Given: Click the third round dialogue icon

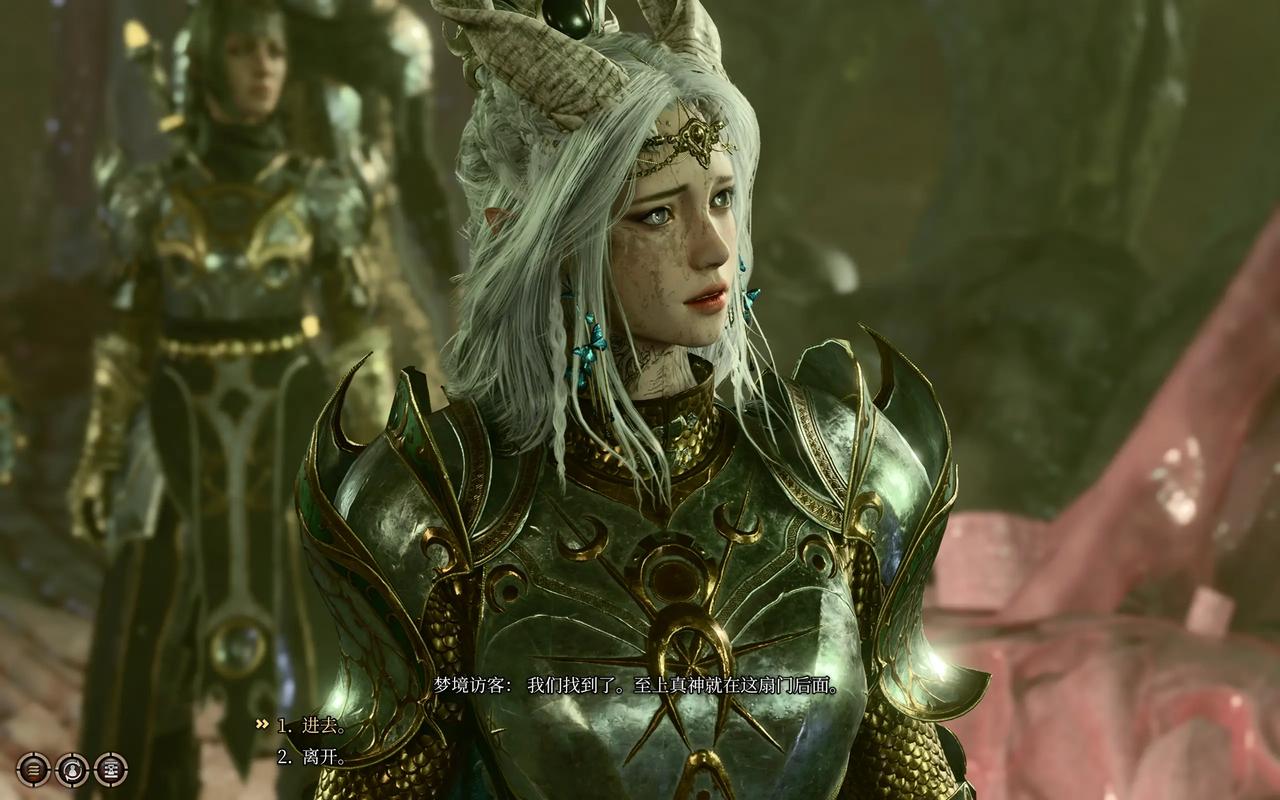Looking at the screenshot, I should [110, 769].
